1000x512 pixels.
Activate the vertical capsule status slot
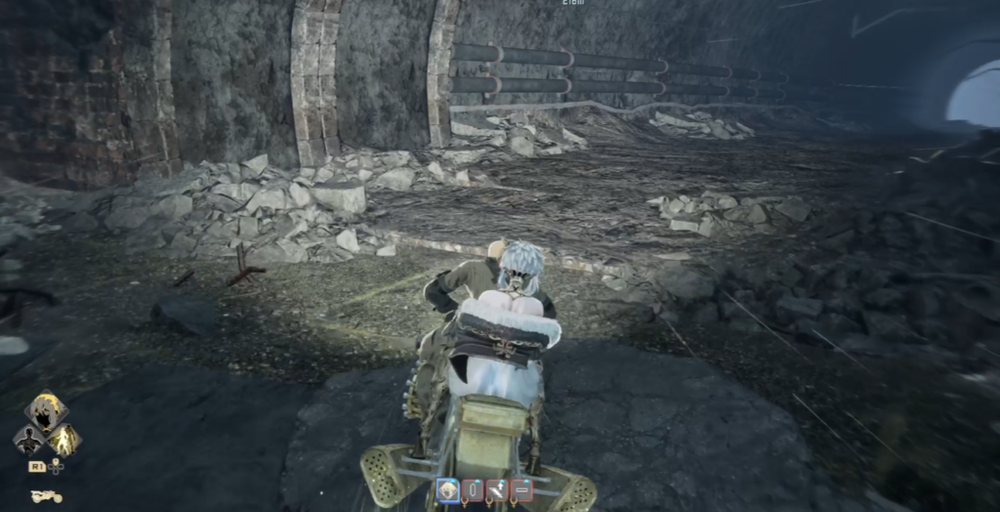point(472,490)
